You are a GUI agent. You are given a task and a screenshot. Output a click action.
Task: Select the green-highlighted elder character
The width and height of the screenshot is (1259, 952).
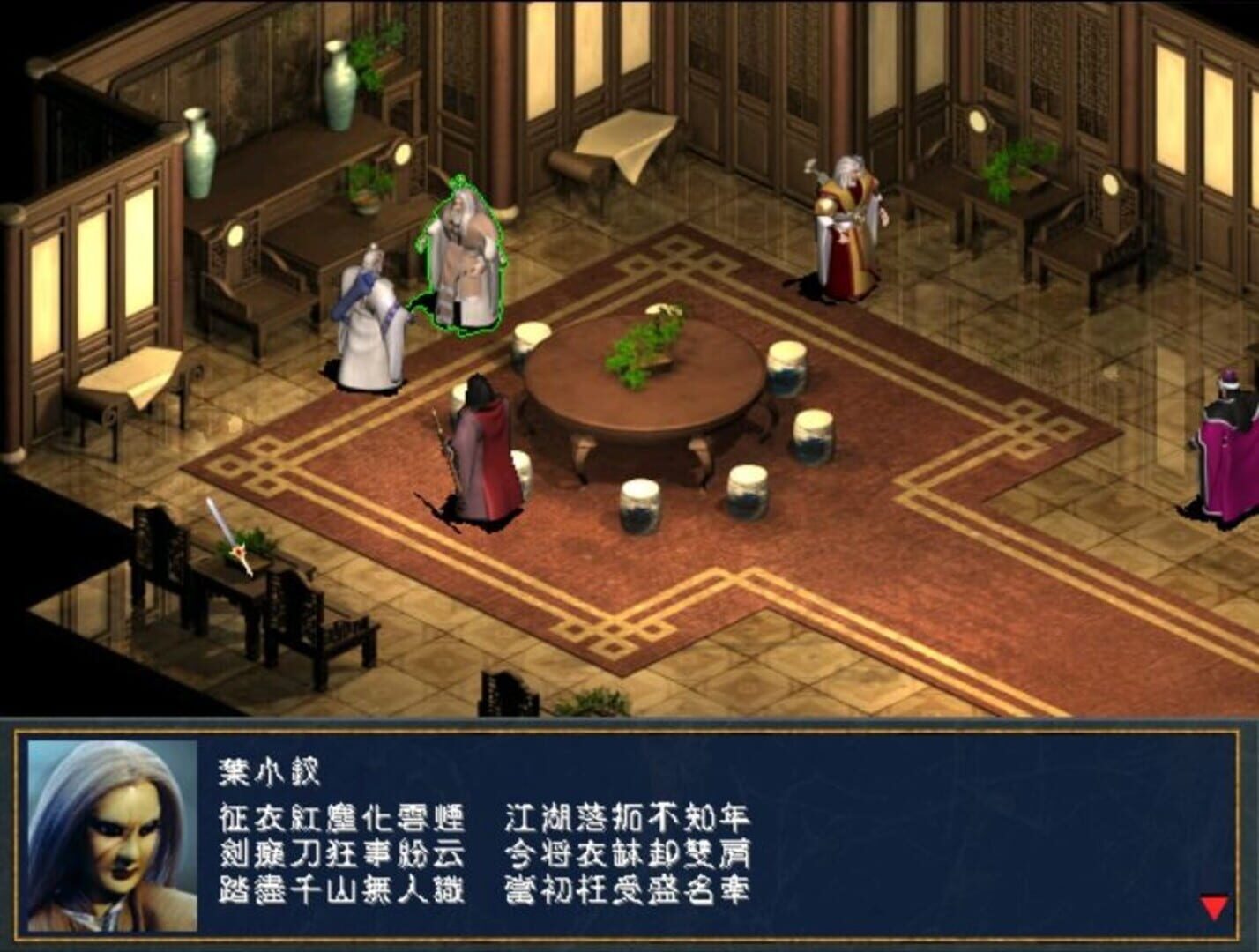pyautogui.click(x=462, y=256)
